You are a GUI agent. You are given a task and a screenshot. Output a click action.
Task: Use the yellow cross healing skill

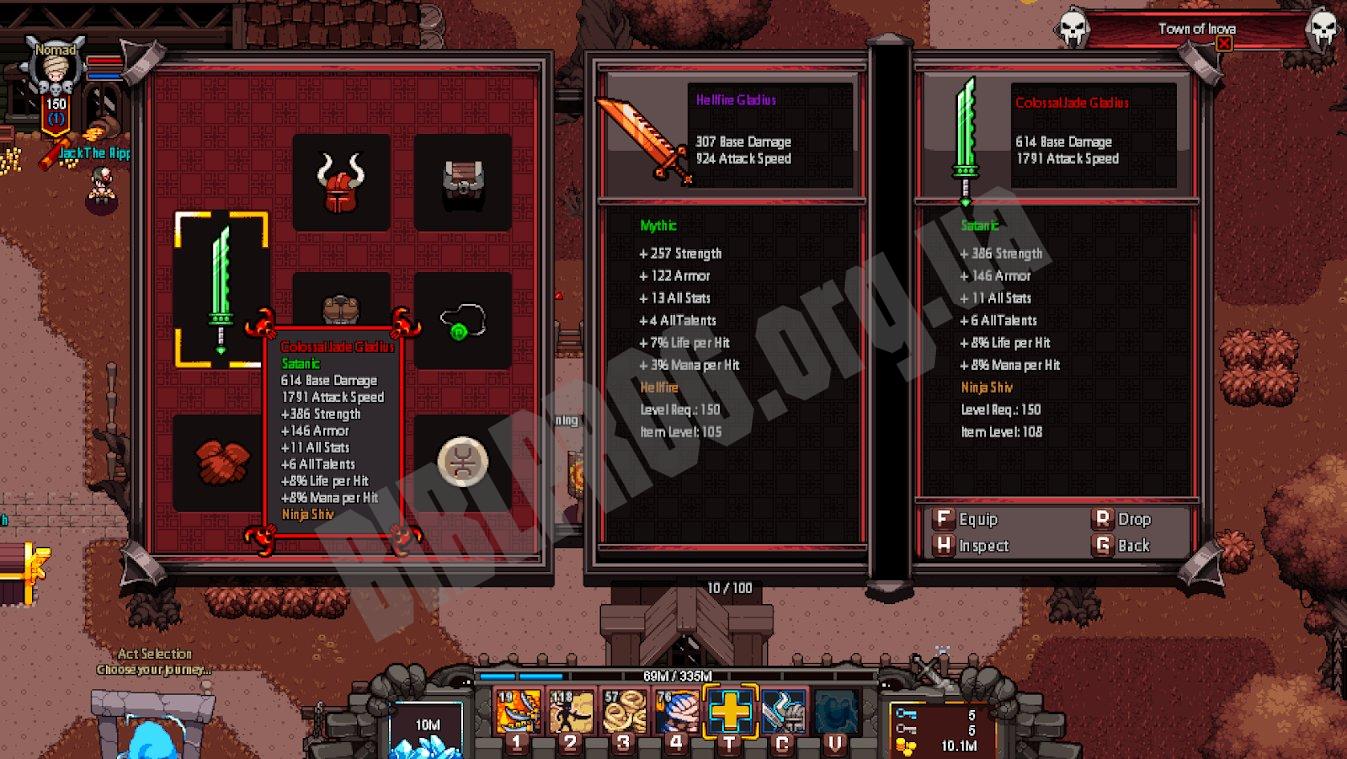point(730,712)
